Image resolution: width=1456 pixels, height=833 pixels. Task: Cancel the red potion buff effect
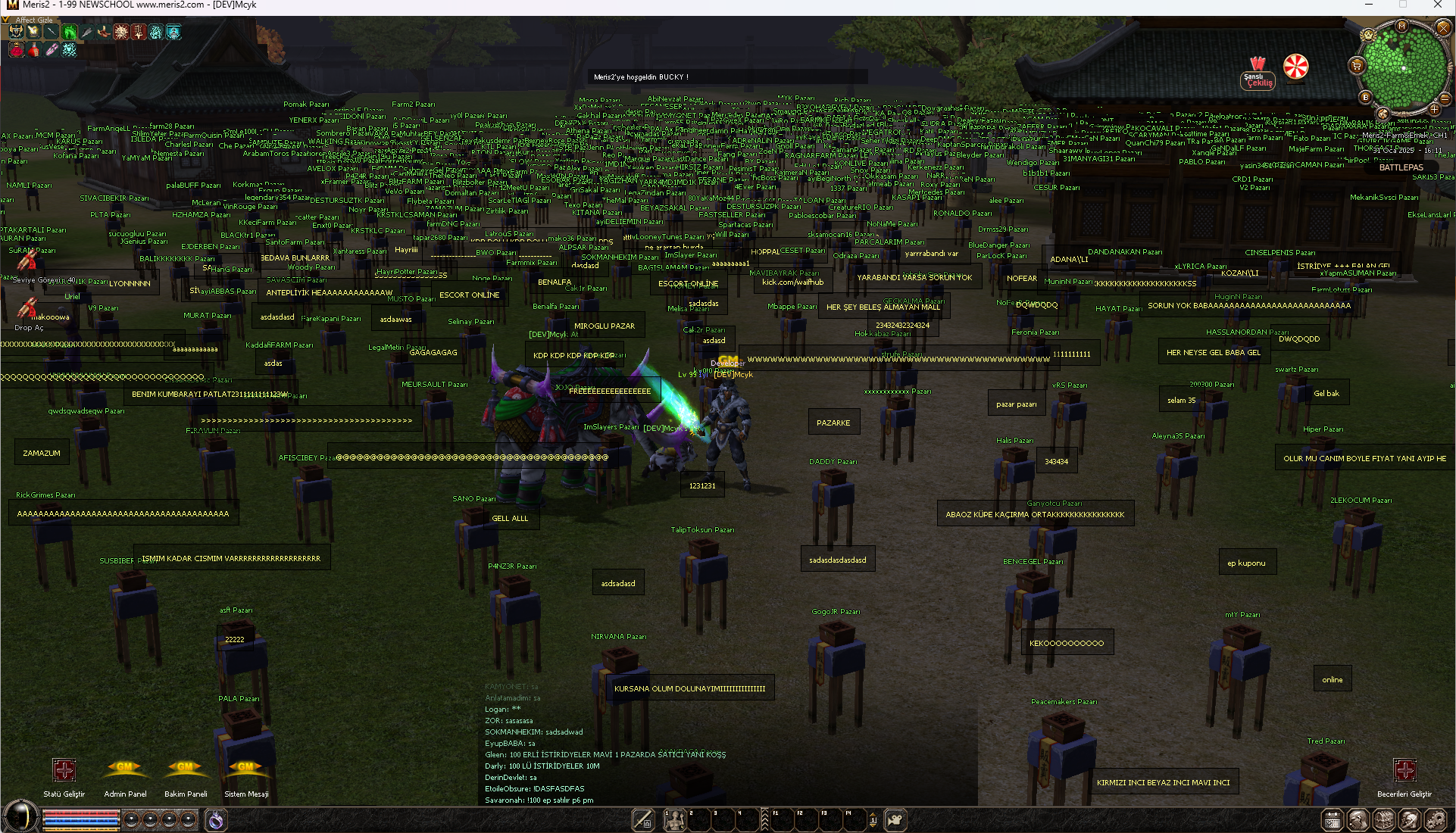click(x=33, y=51)
